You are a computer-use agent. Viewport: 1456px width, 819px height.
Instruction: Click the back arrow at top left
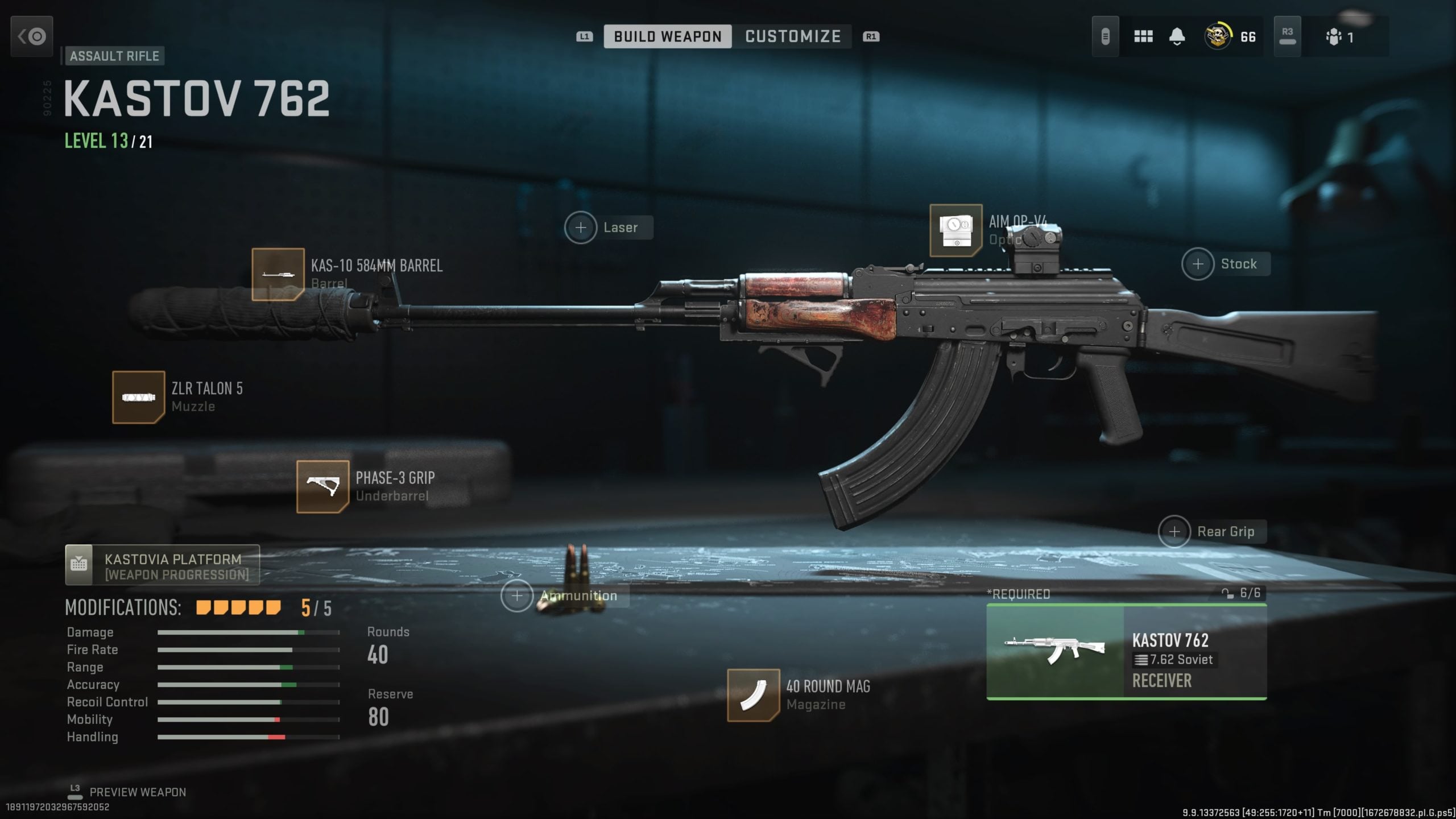pos(31,36)
